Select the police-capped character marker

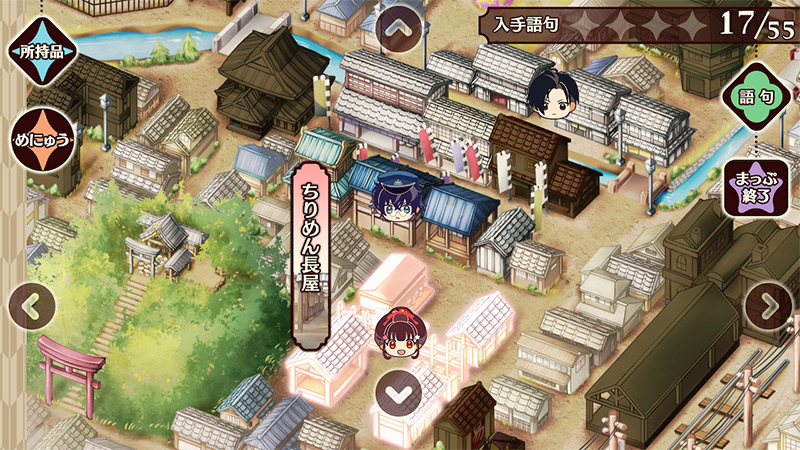391,195
